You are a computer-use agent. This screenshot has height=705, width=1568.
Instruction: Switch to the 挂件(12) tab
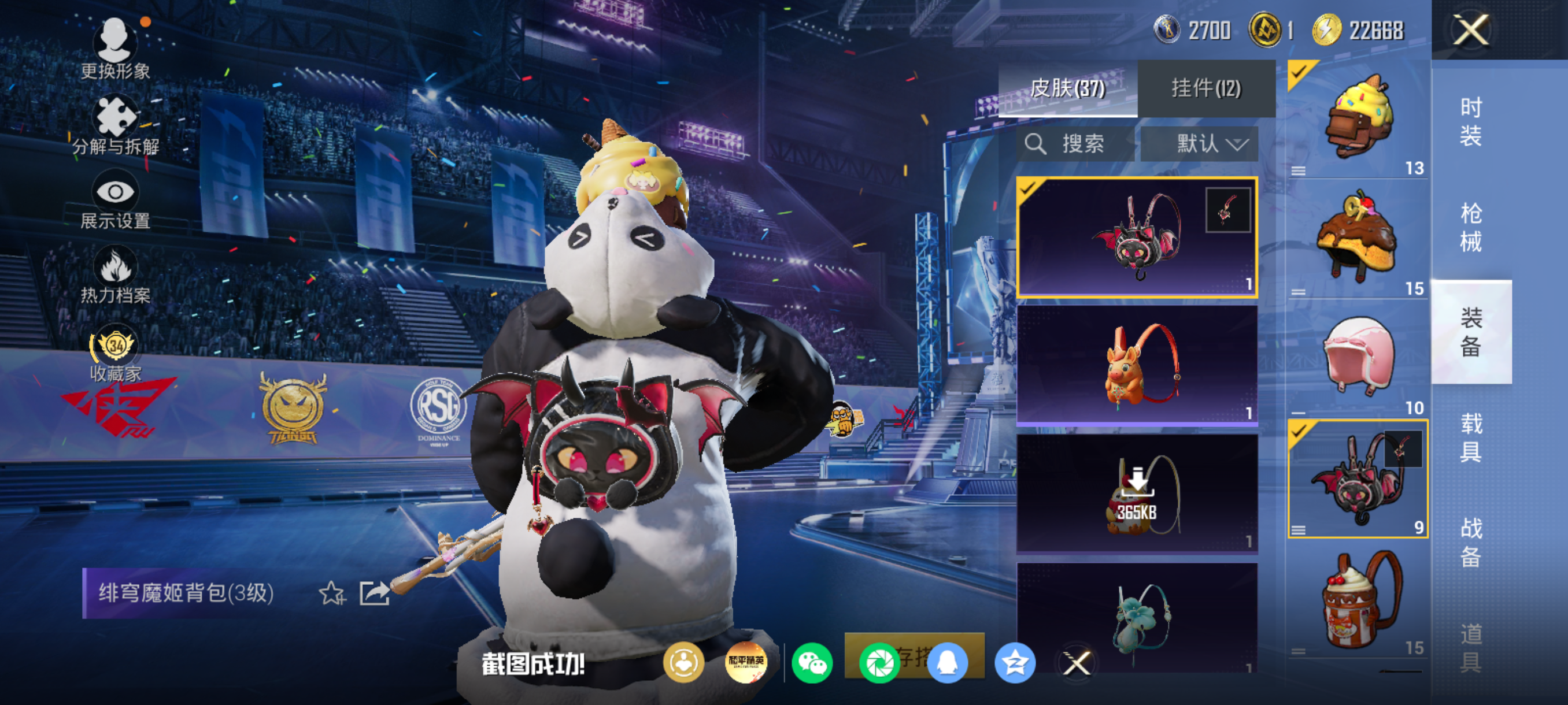click(1206, 89)
